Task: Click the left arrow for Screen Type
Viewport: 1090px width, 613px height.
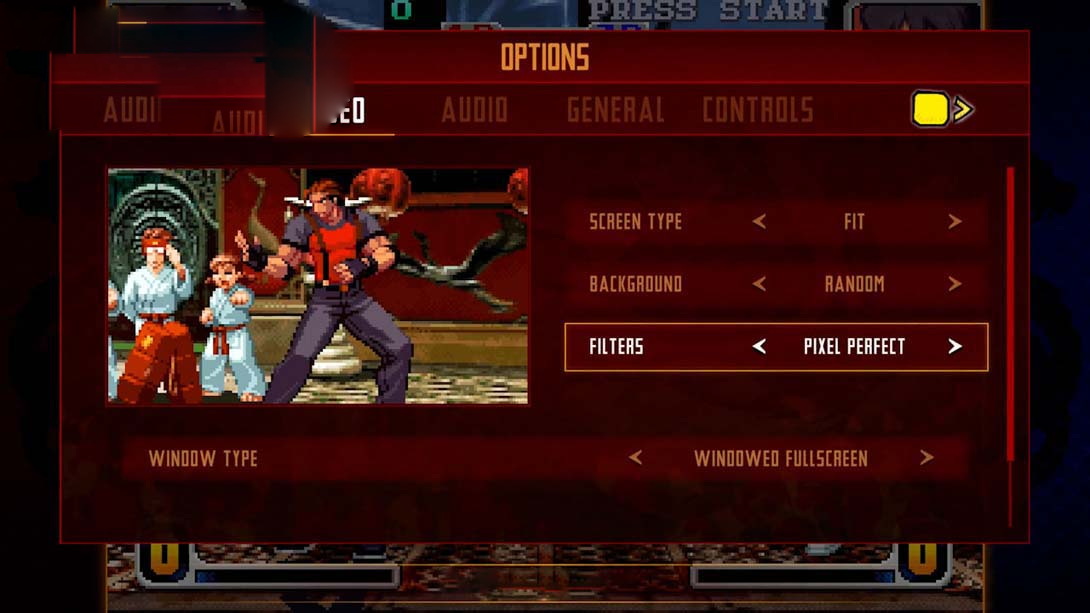Action: tap(759, 222)
